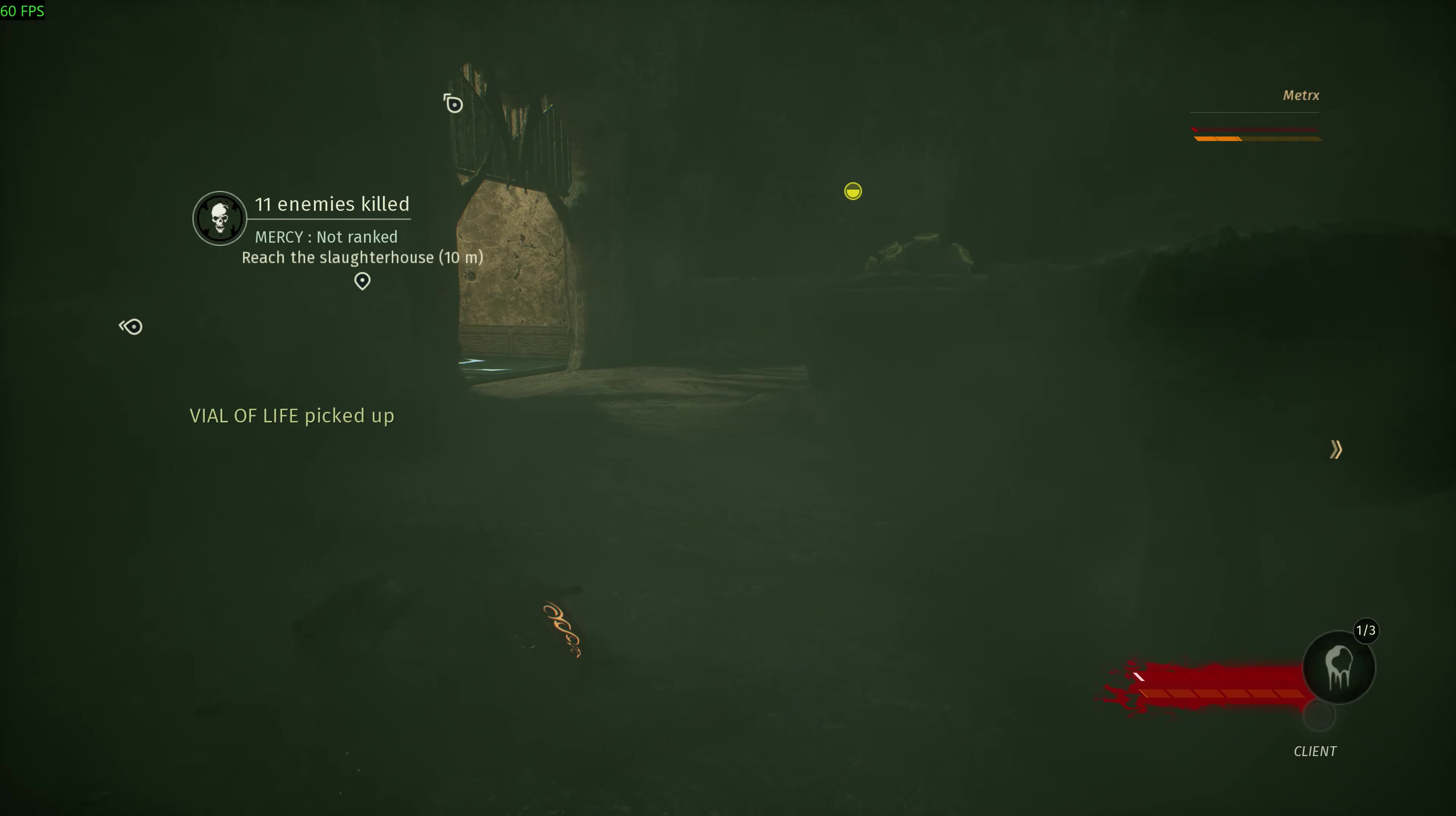
Task: Click the skull enemies-killed tracker icon
Action: (x=219, y=218)
